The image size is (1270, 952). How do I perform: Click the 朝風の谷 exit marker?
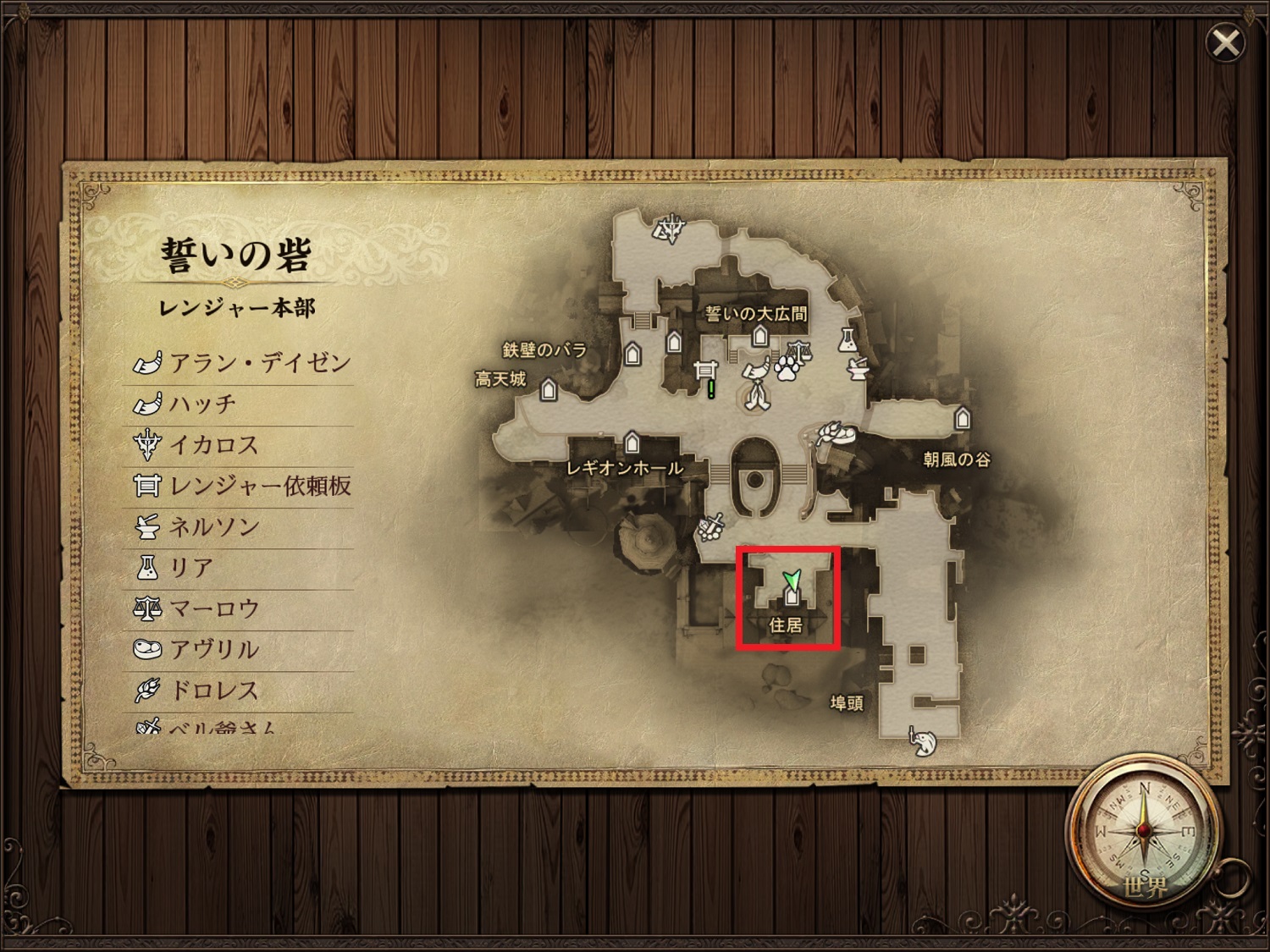click(962, 418)
